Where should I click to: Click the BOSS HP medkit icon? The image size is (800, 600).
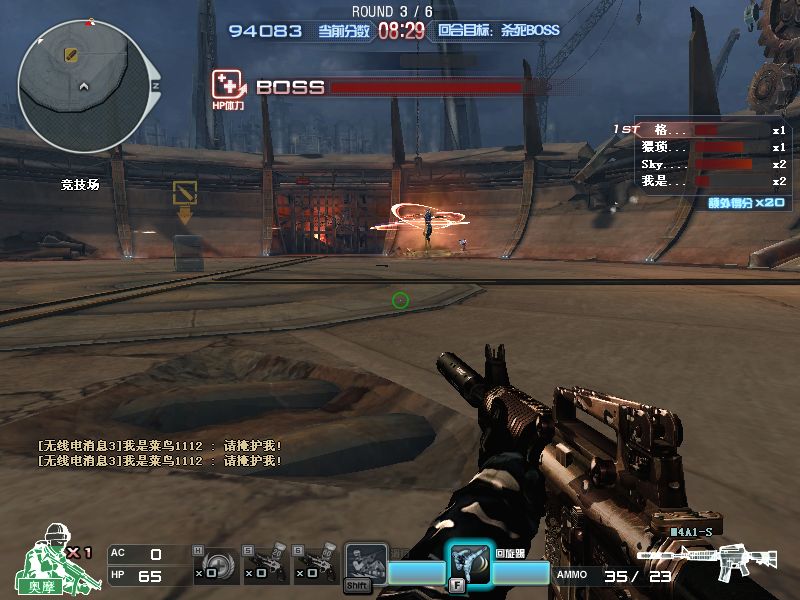227,85
